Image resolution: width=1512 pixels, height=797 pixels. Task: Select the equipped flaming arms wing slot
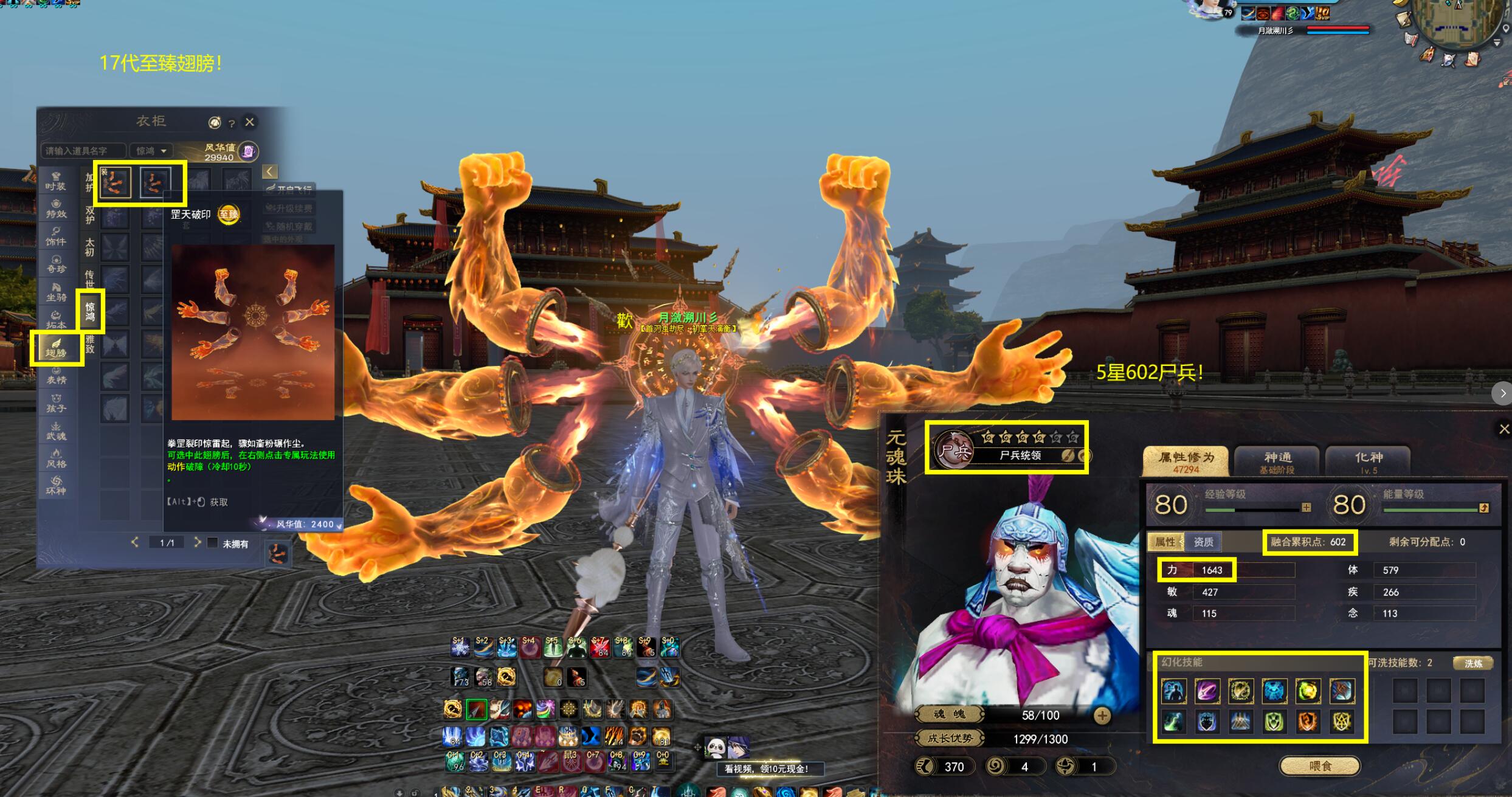116,182
